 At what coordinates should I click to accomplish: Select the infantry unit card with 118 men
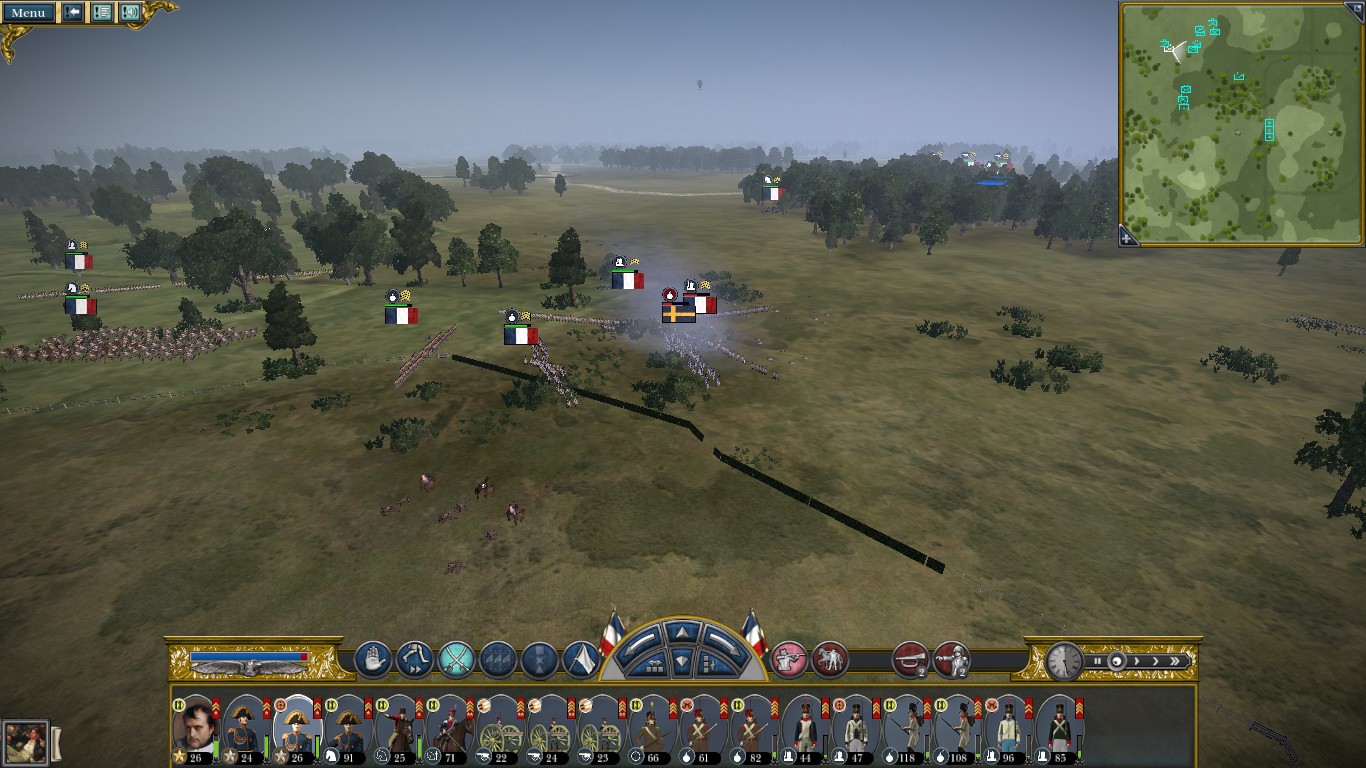908,724
